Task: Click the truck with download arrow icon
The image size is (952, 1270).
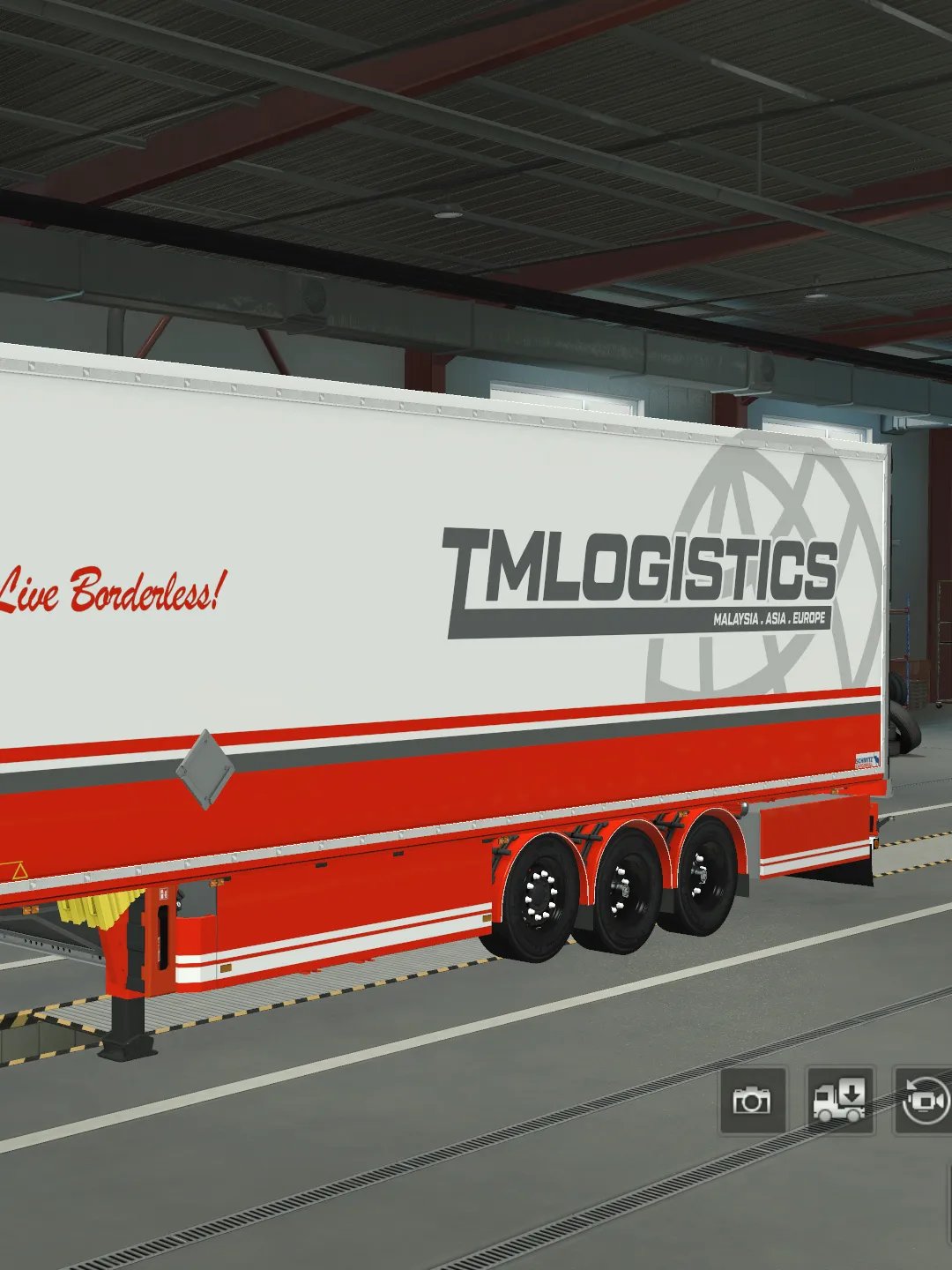Action: point(840,1100)
